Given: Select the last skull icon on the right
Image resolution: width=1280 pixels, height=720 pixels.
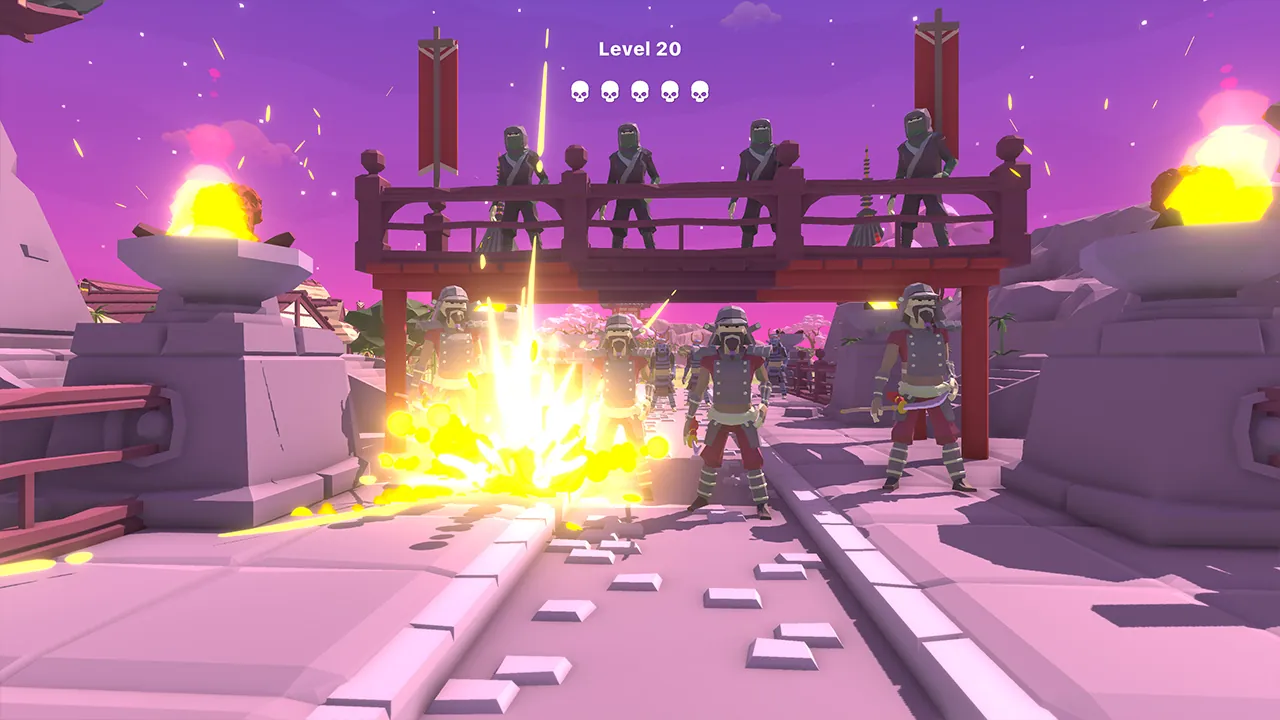Looking at the screenshot, I should pyautogui.click(x=701, y=89).
